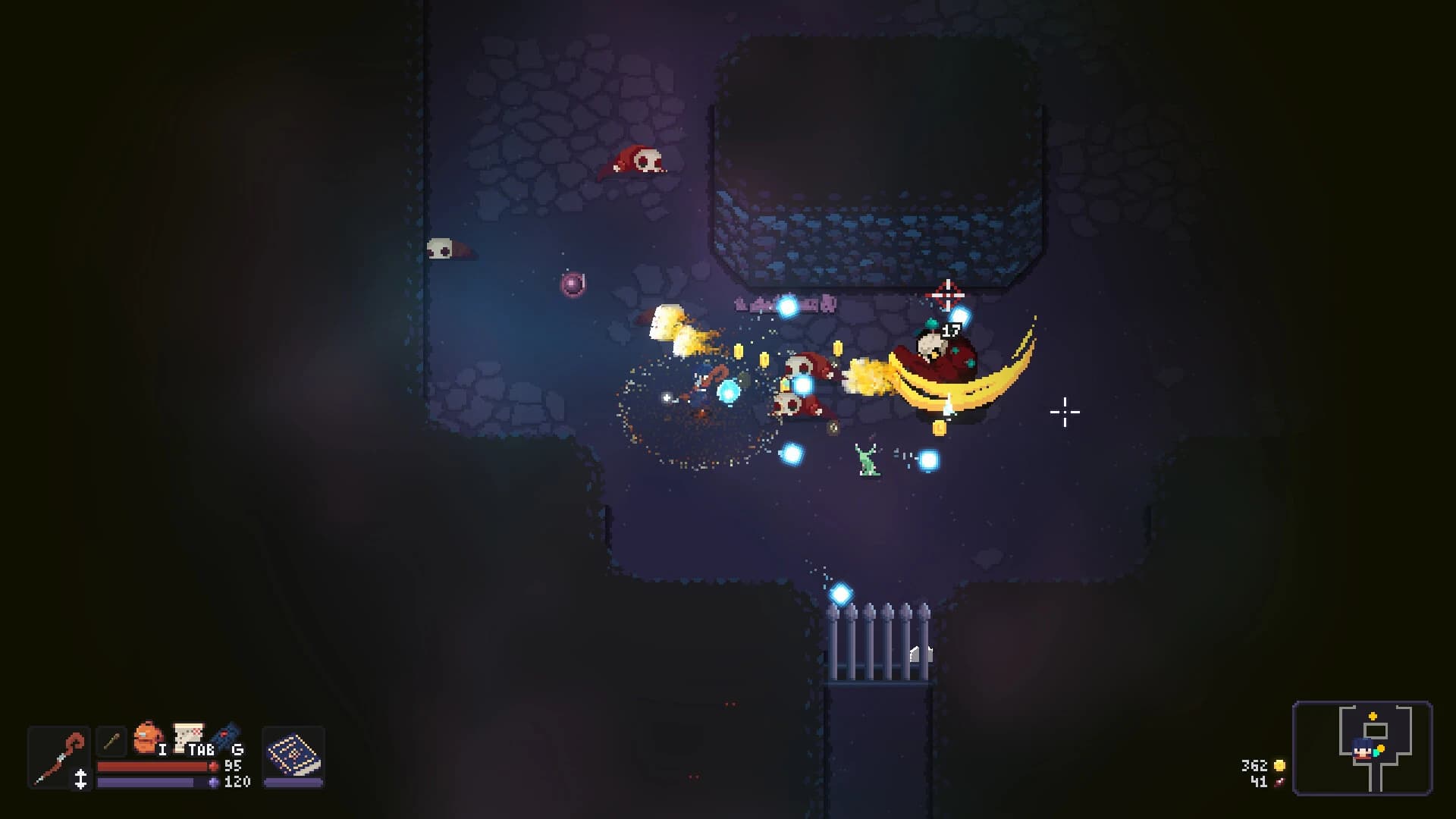Click the weapon-swap arrows between equipment slots

(x=80, y=778)
